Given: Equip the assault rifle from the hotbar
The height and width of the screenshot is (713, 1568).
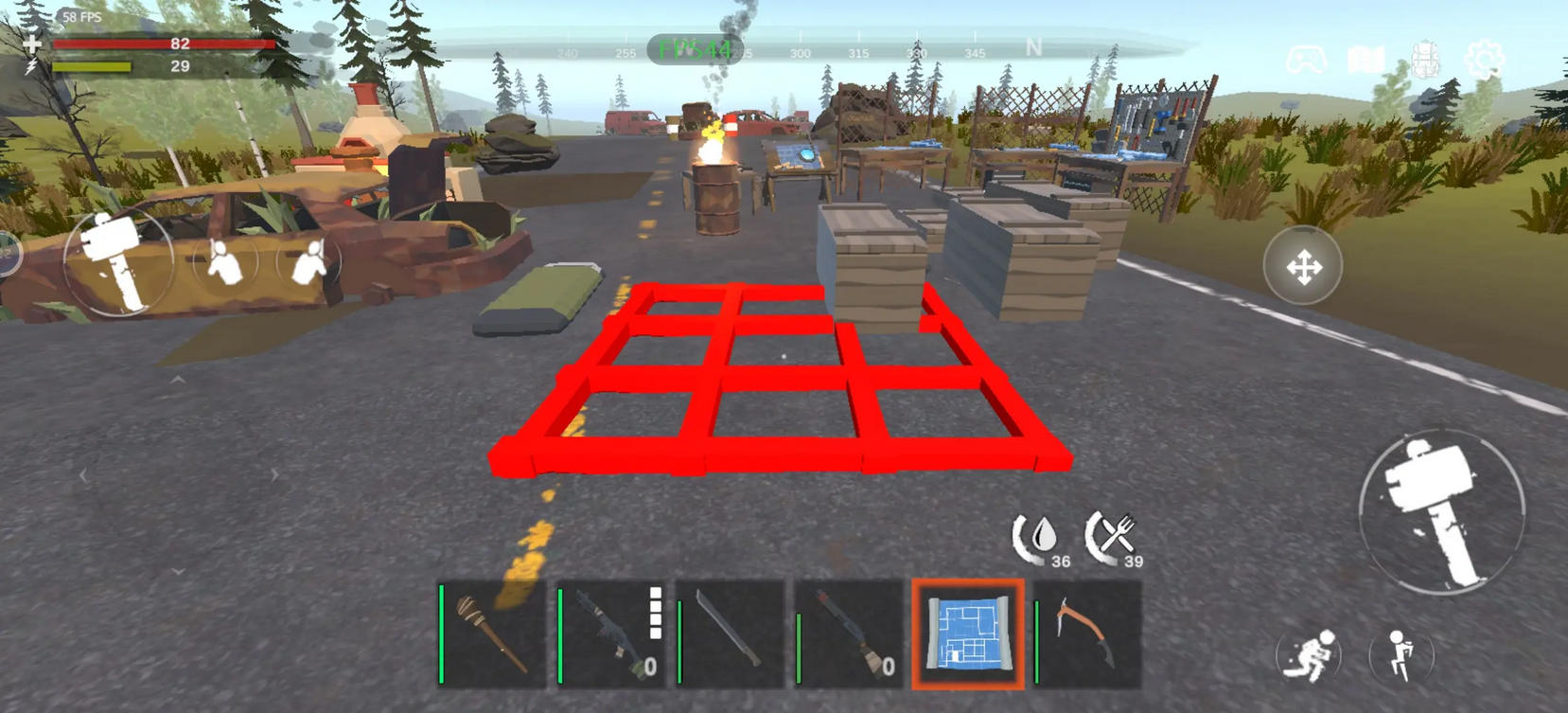Looking at the screenshot, I should tap(611, 634).
